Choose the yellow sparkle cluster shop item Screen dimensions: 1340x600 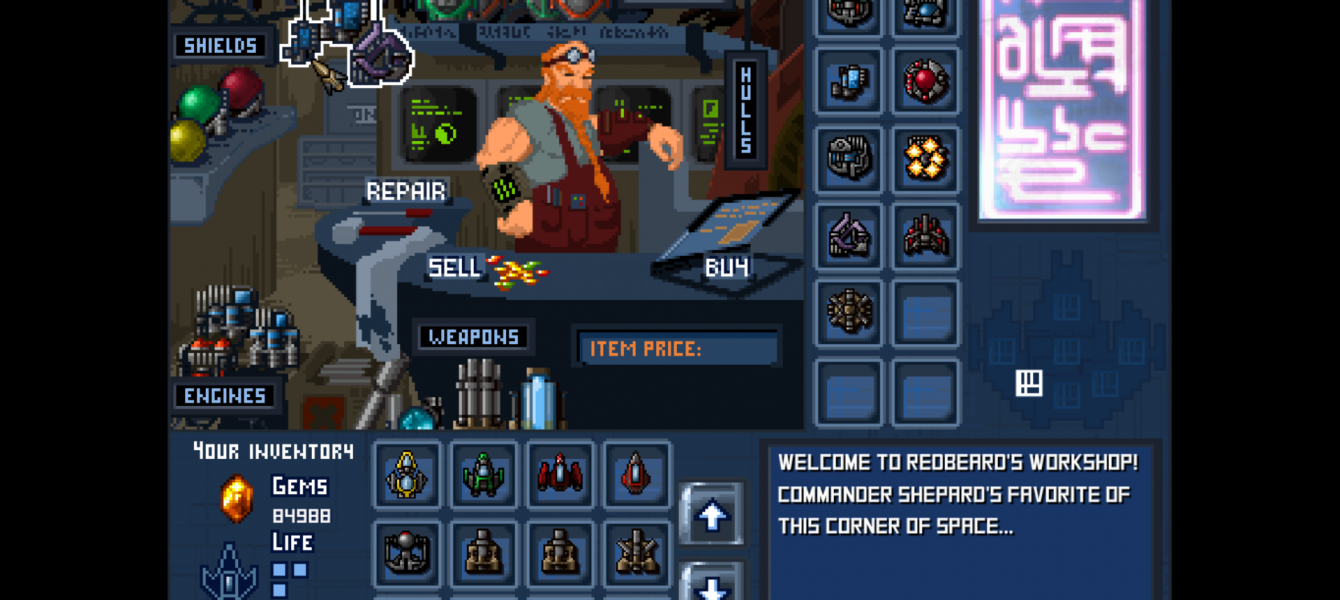[x=926, y=159]
